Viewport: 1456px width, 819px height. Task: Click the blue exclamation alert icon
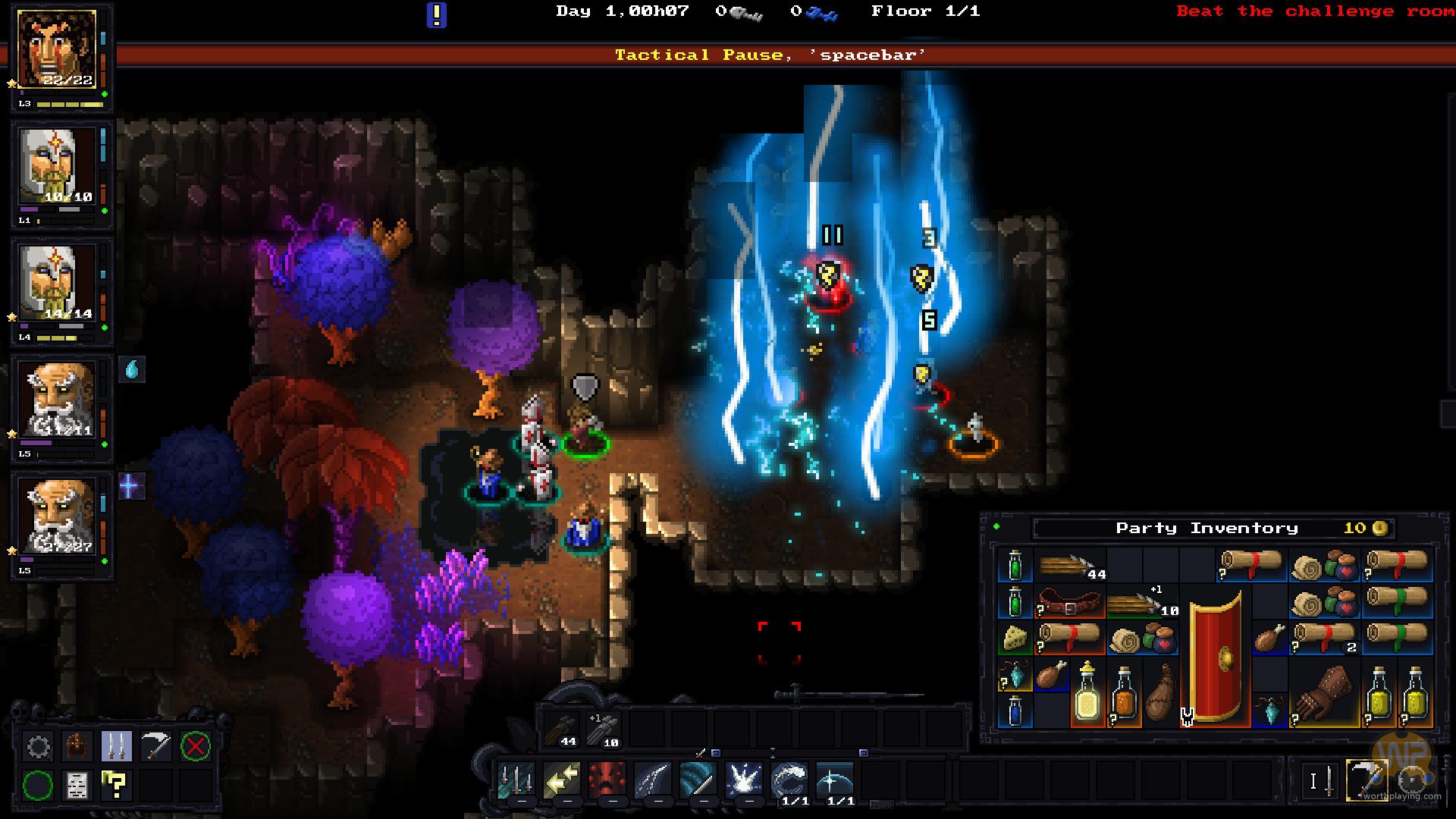coord(437,14)
